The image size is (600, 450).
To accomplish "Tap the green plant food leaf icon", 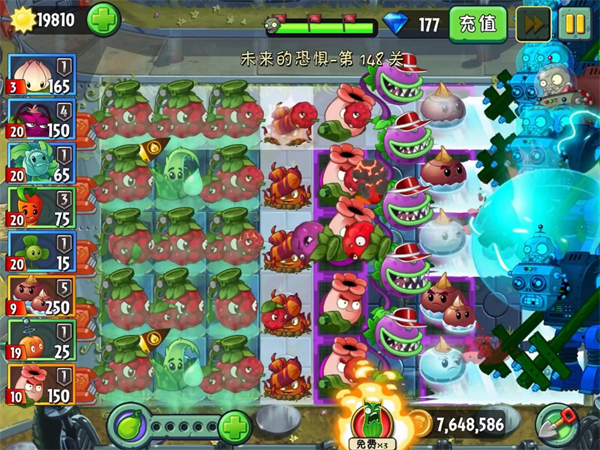I will pos(127,426).
